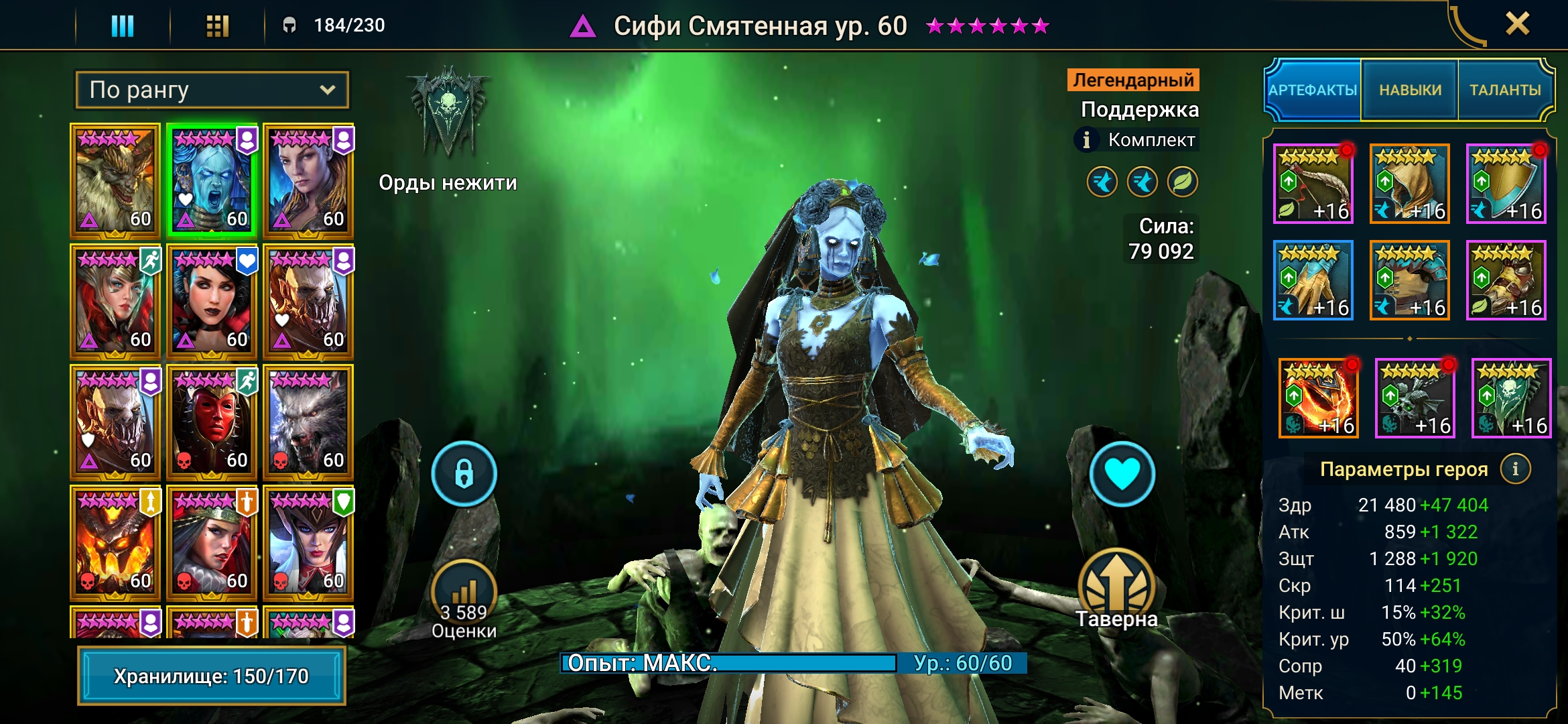Choose the red-masked champion portrait
The width and height of the screenshot is (1568, 724).
212,421
